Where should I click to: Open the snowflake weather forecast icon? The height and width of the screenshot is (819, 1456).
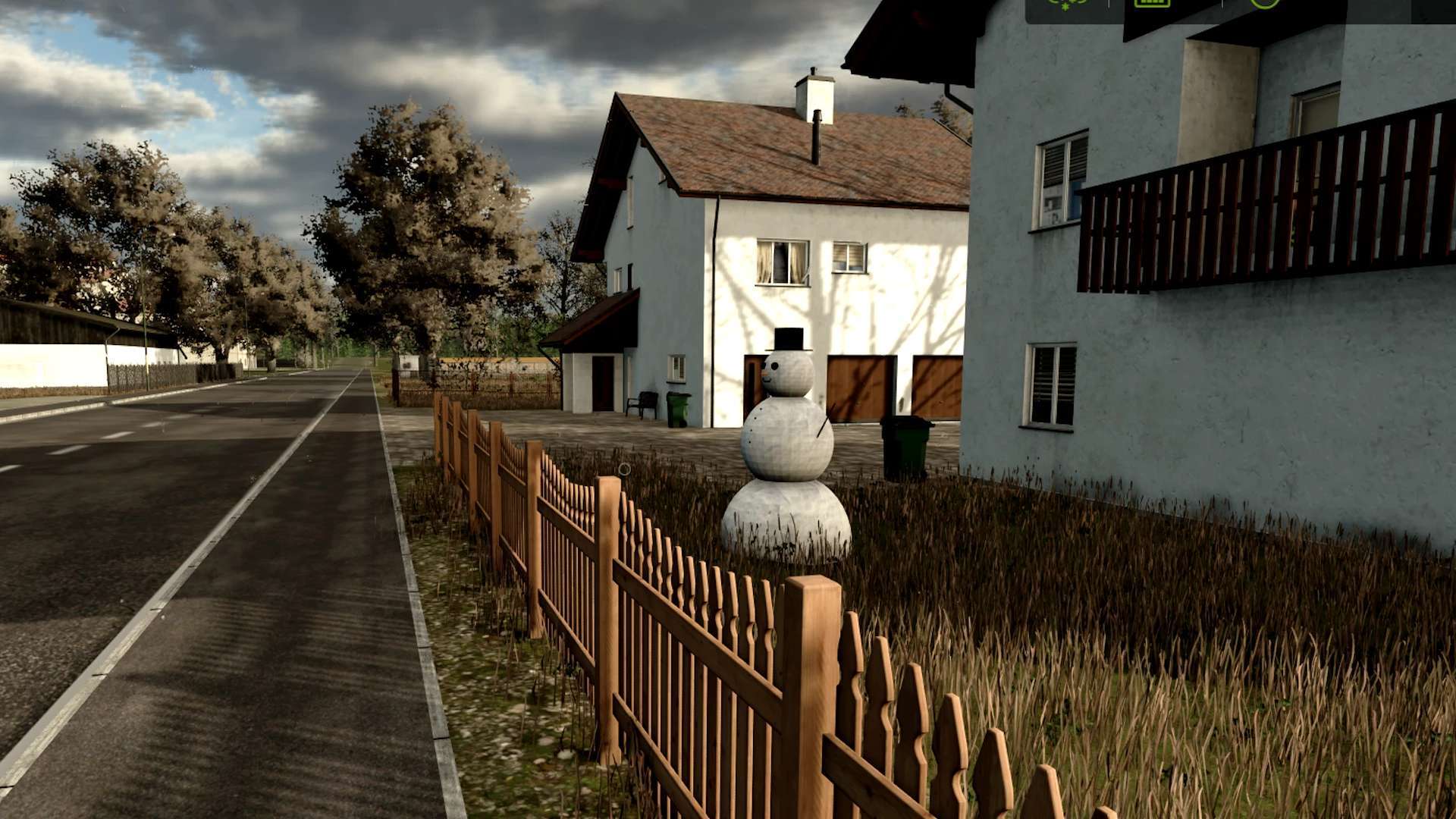pyautogui.click(x=1065, y=6)
